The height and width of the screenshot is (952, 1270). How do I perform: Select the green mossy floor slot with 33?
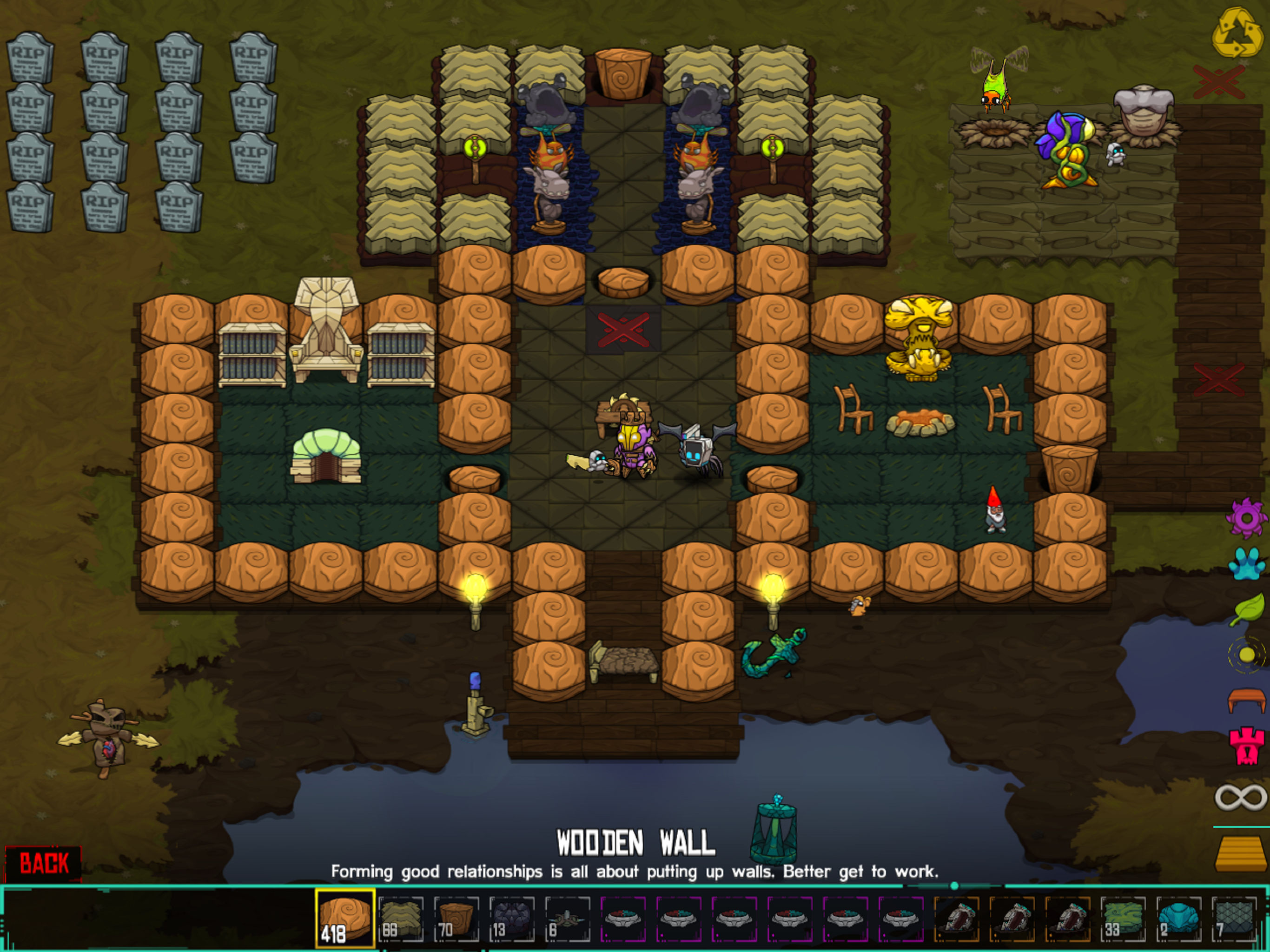(1123, 918)
